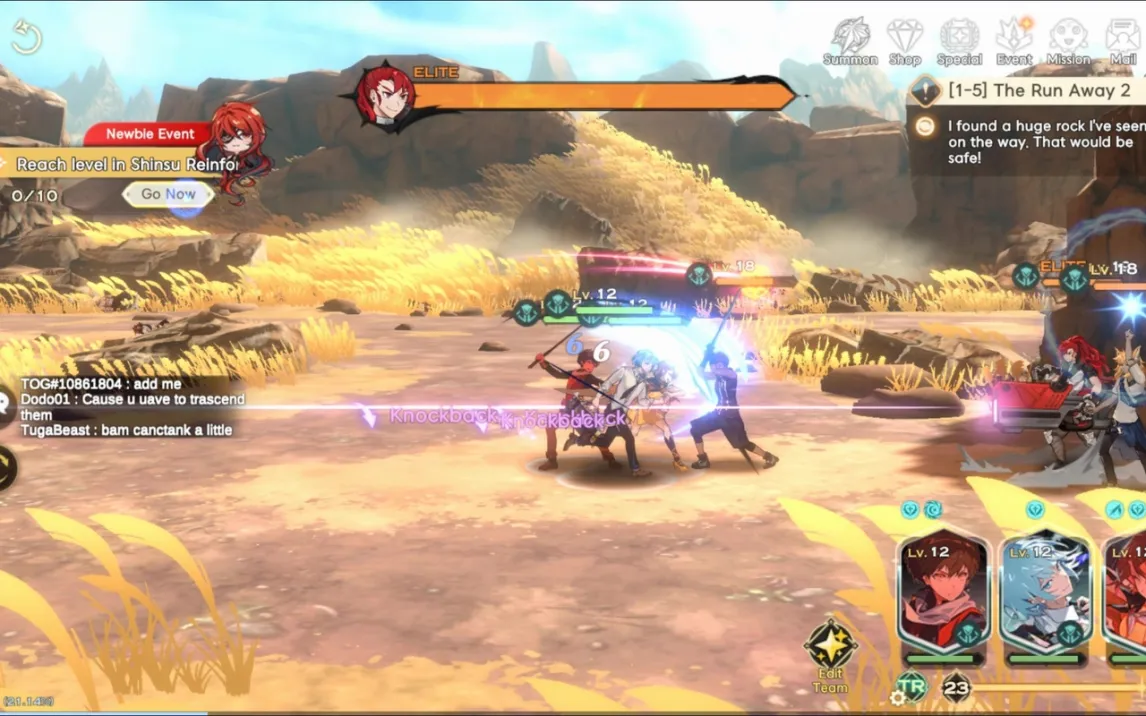The height and width of the screenshot is (716, 1146).
Task: Click the Go Now button
Action: [168, 194]
